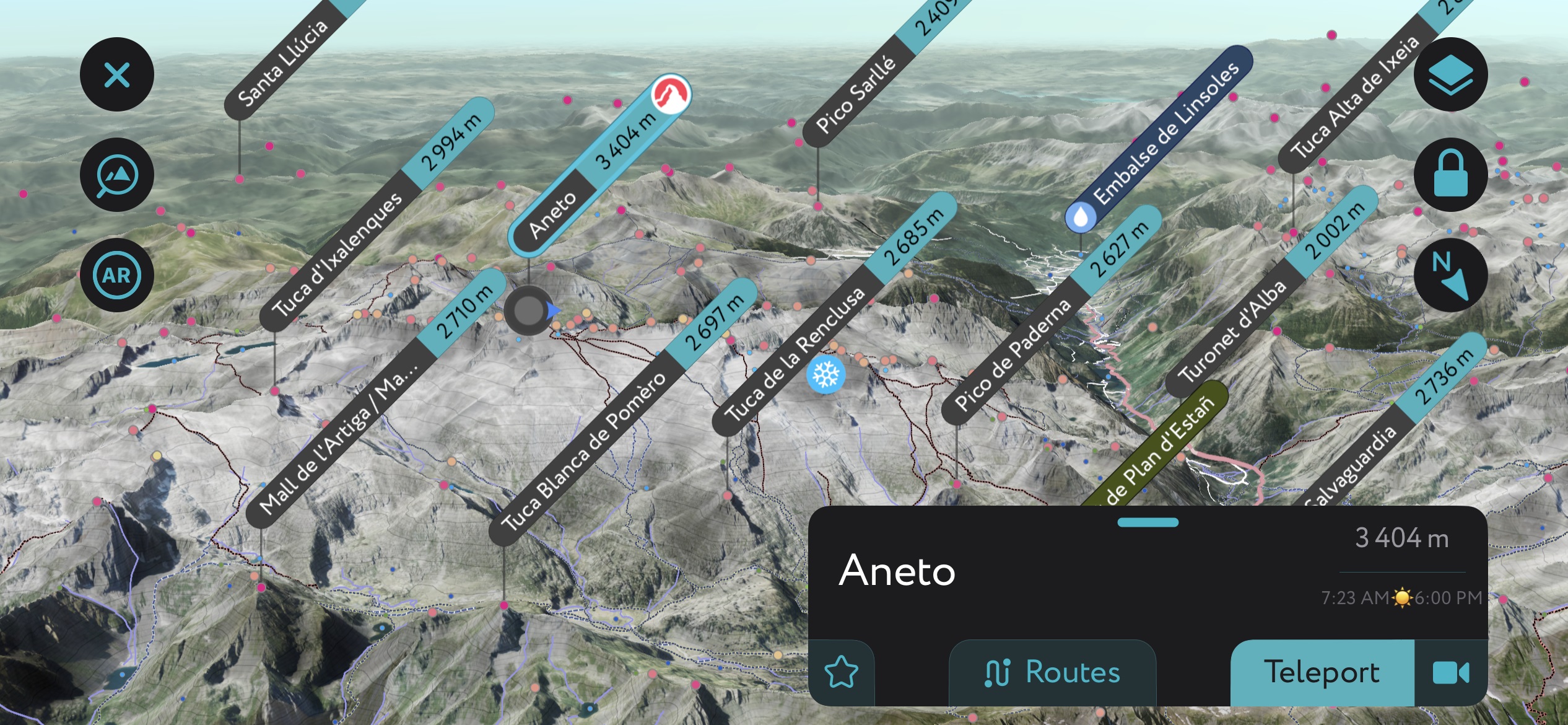The width and height of the screenshot is (1568, 725).
Task: Open the peak identification finder tool
Action: click(116, 174)
